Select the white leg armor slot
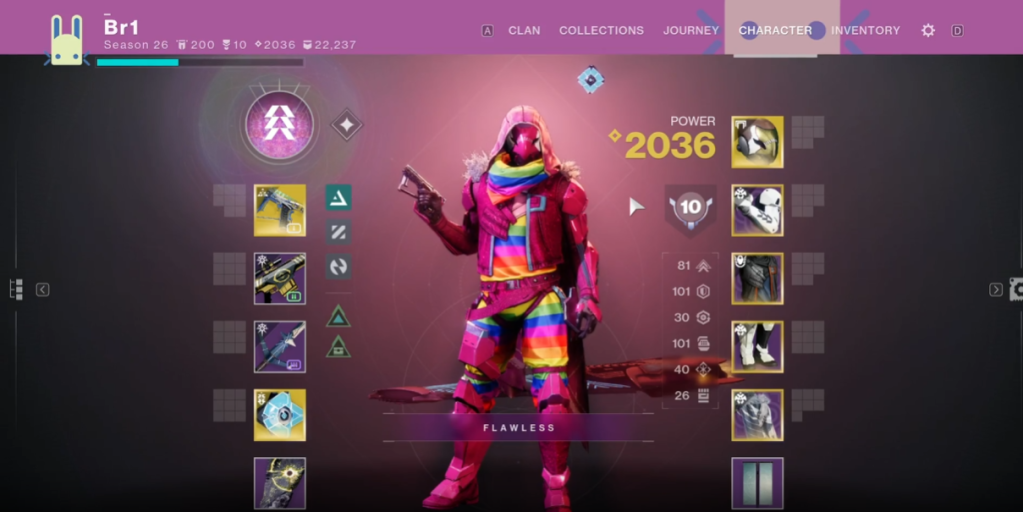This screenshot has height=512, width=1023. (757, 346)
